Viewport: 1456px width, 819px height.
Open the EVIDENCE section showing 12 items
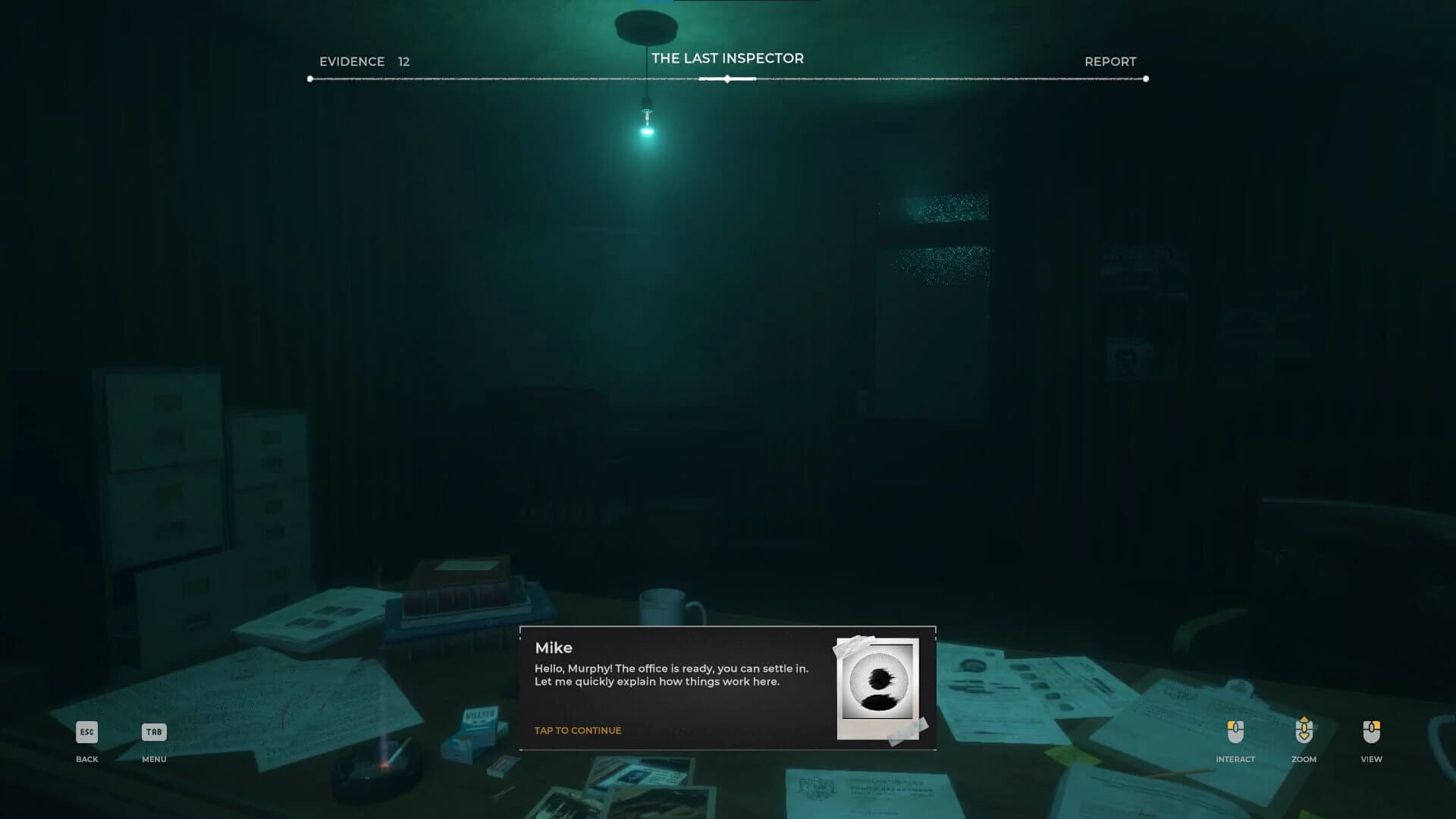[352, 61]
